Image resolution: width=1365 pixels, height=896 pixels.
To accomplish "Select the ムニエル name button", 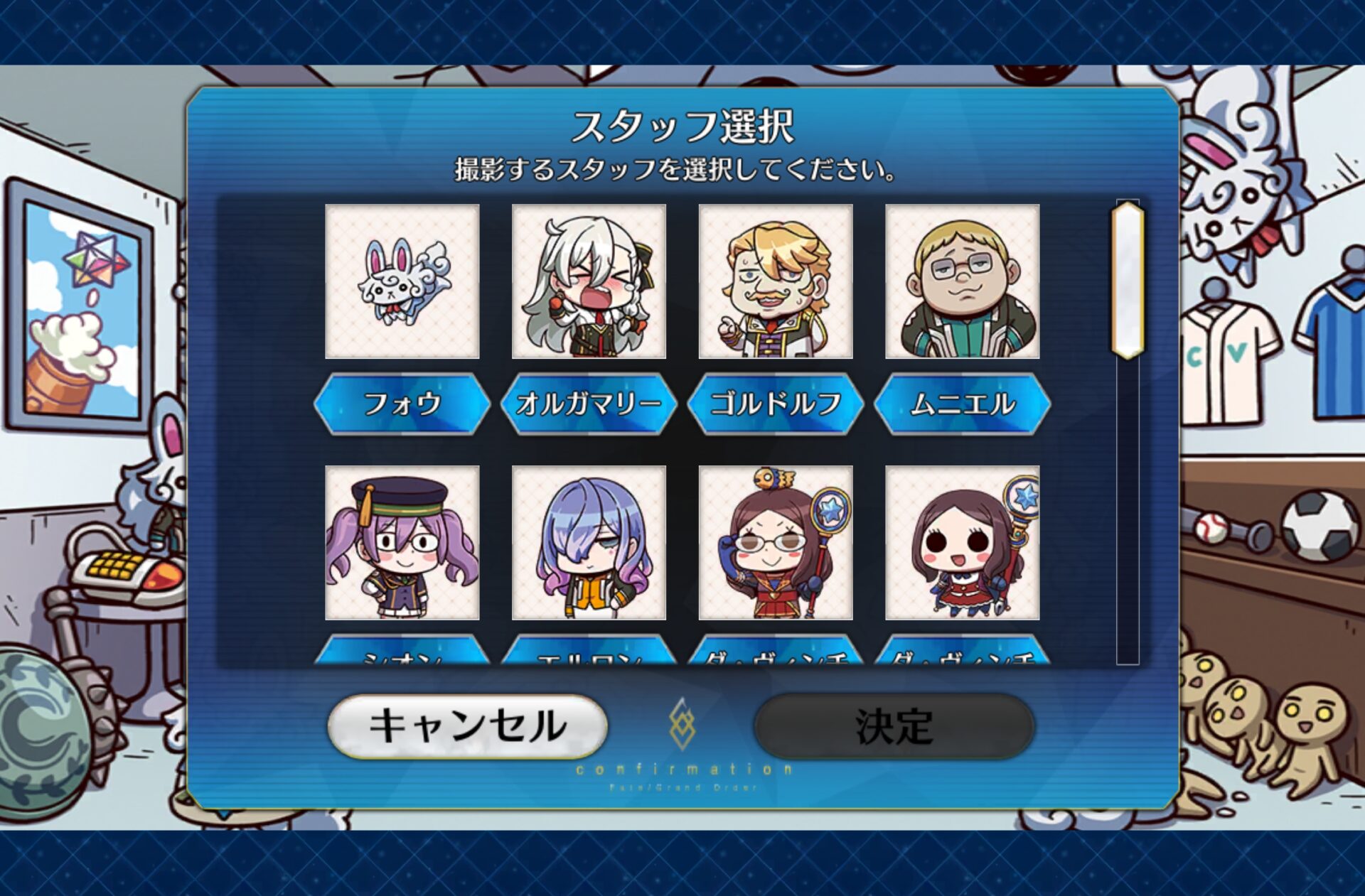I will coord(962,404).
